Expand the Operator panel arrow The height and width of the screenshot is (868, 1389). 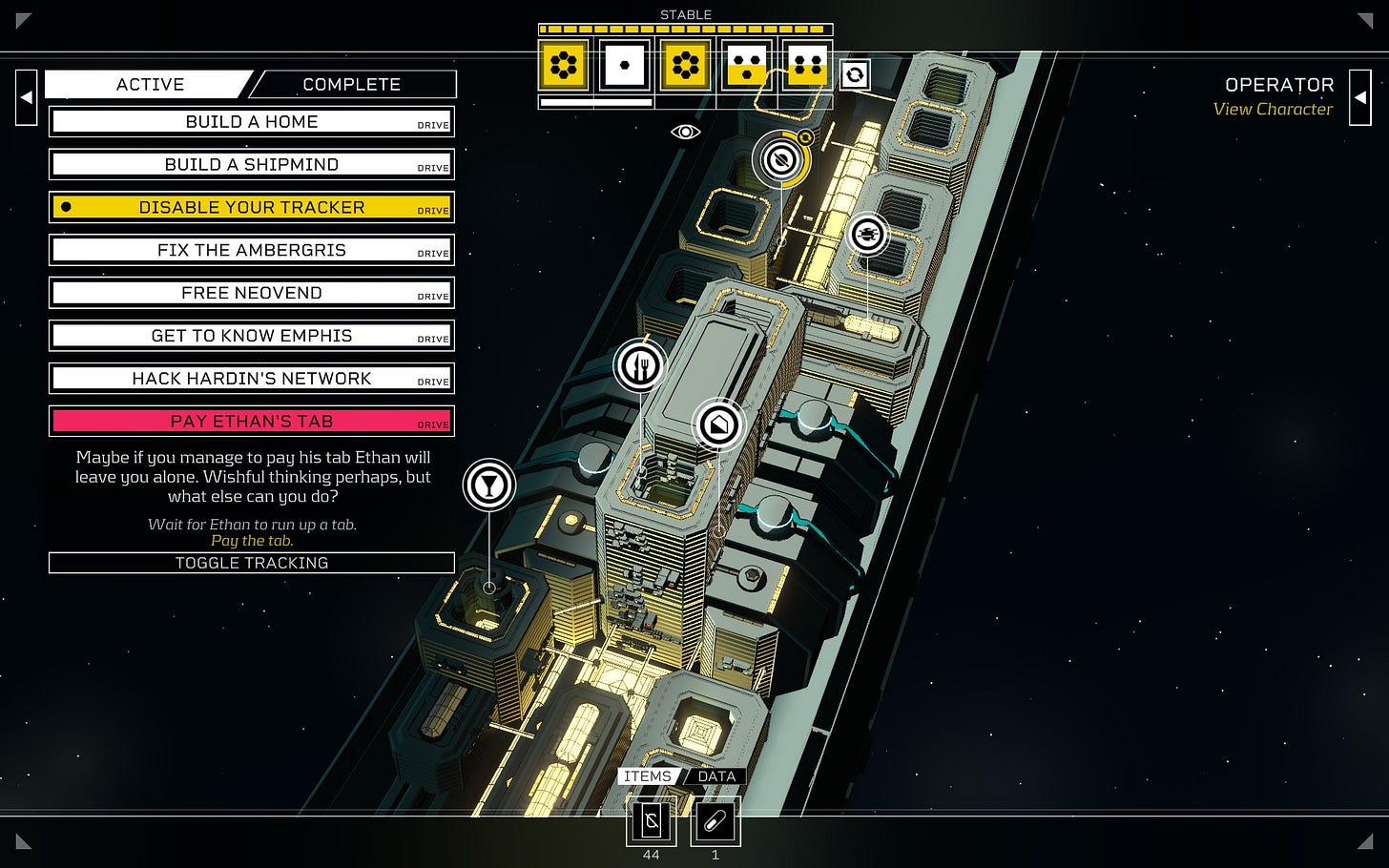click(x=1359, y=97)
